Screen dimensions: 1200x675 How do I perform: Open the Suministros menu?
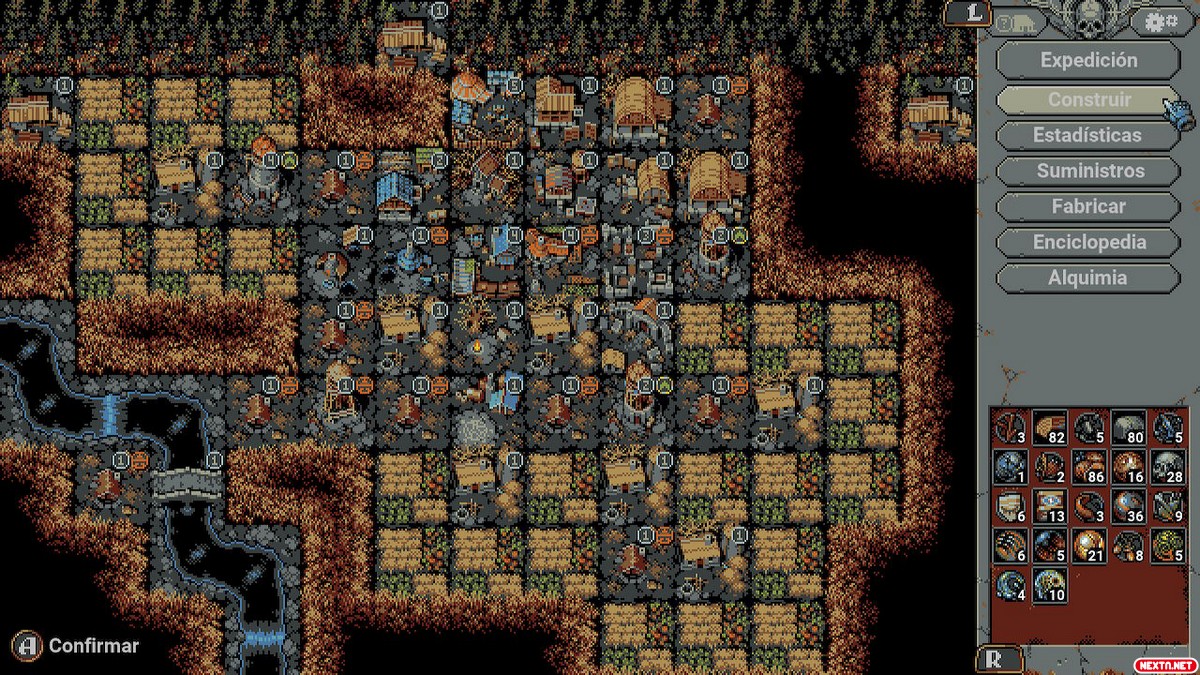point(1088,171)
